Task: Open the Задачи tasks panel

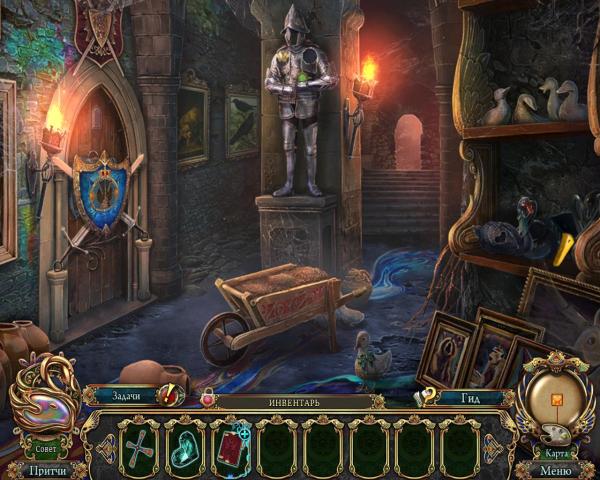Action: tap(124, 396)
